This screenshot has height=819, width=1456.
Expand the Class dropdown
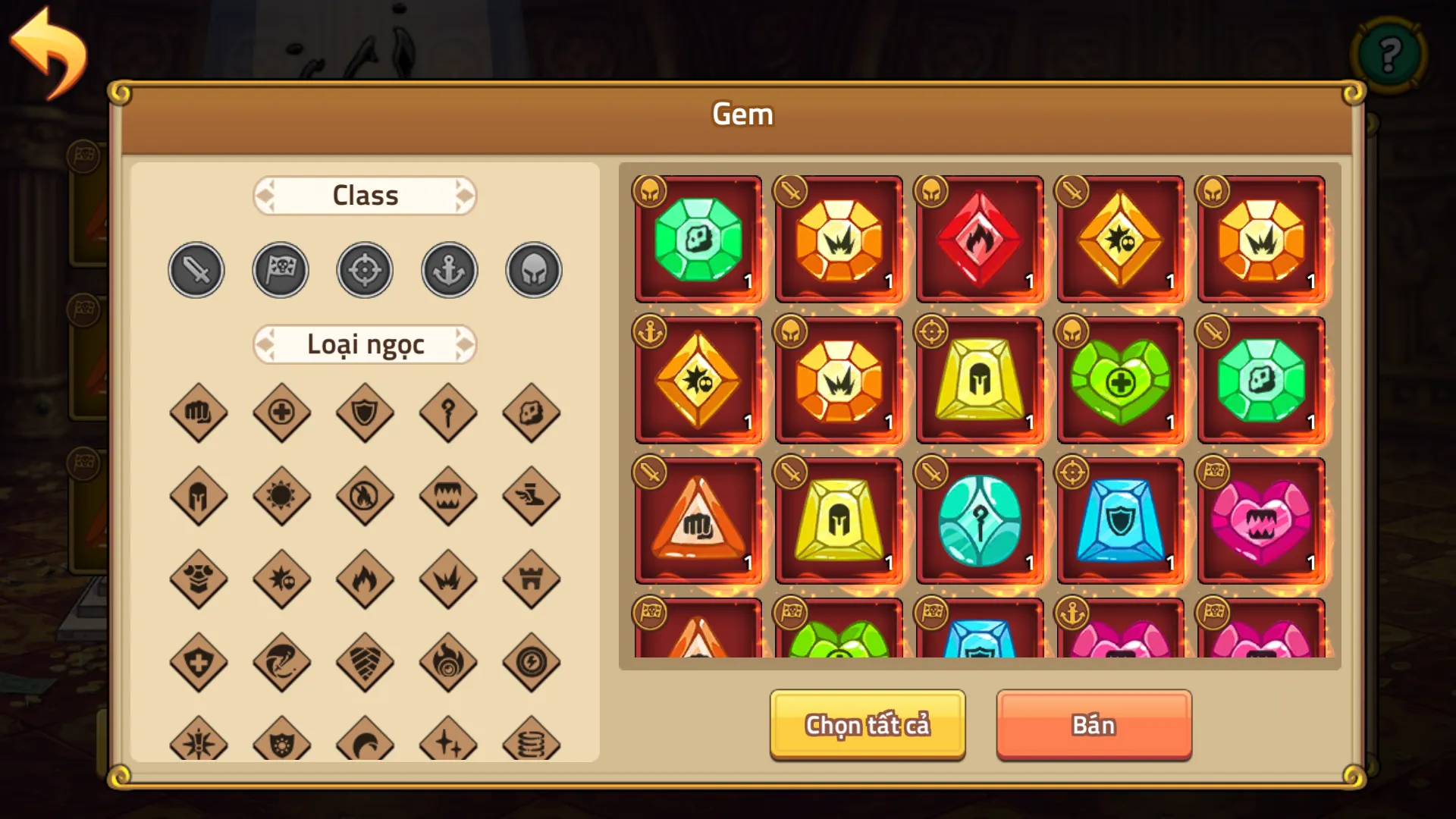365,196
